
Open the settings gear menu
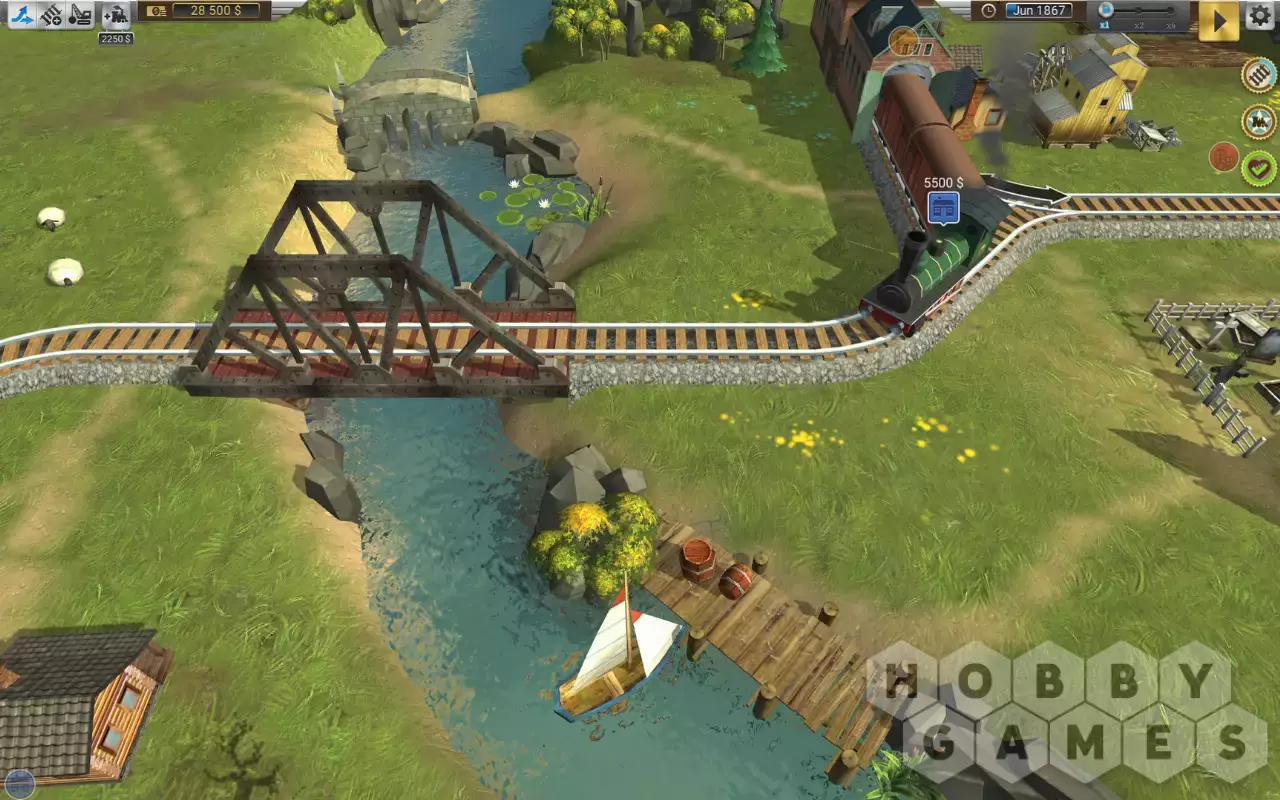(x=1259, y=15)
